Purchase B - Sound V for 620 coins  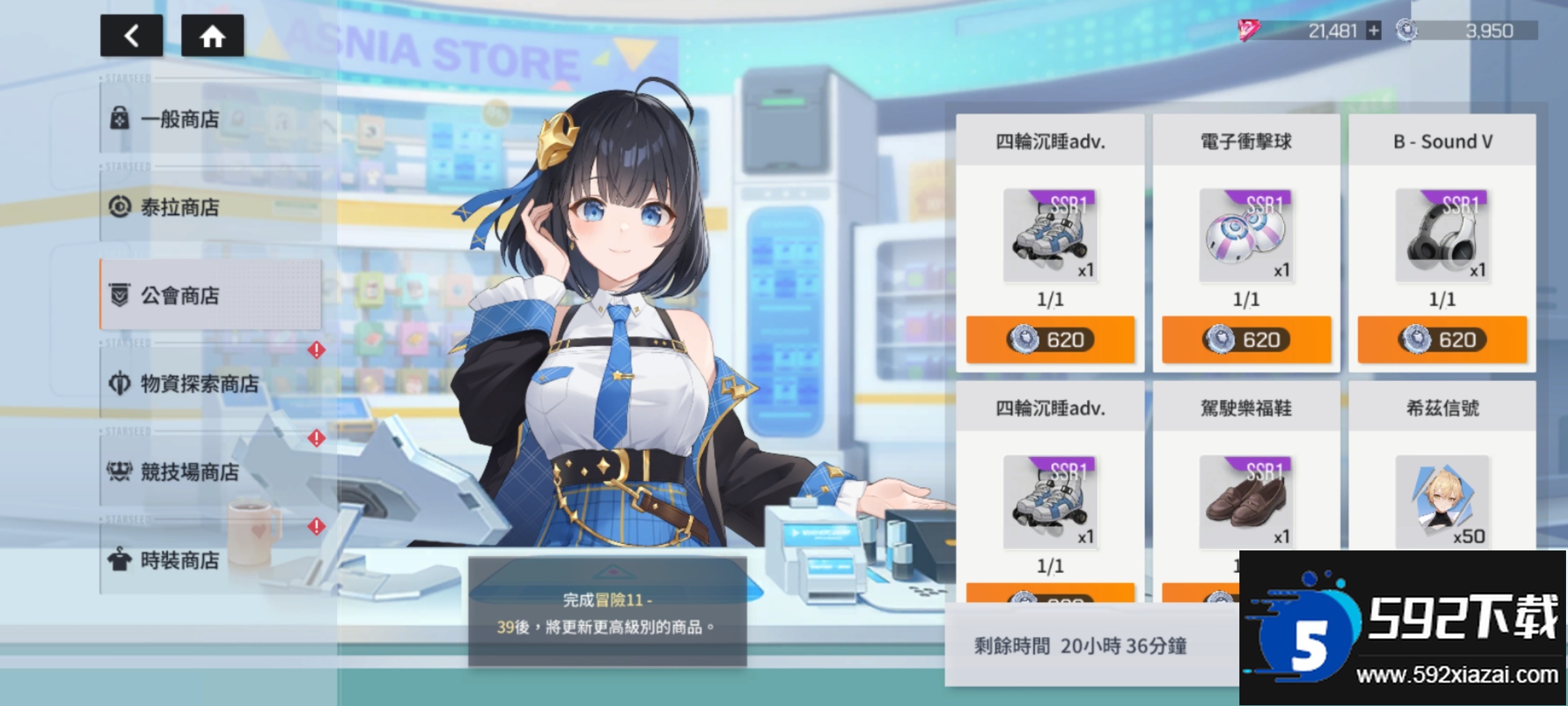tap(1442, 340)
